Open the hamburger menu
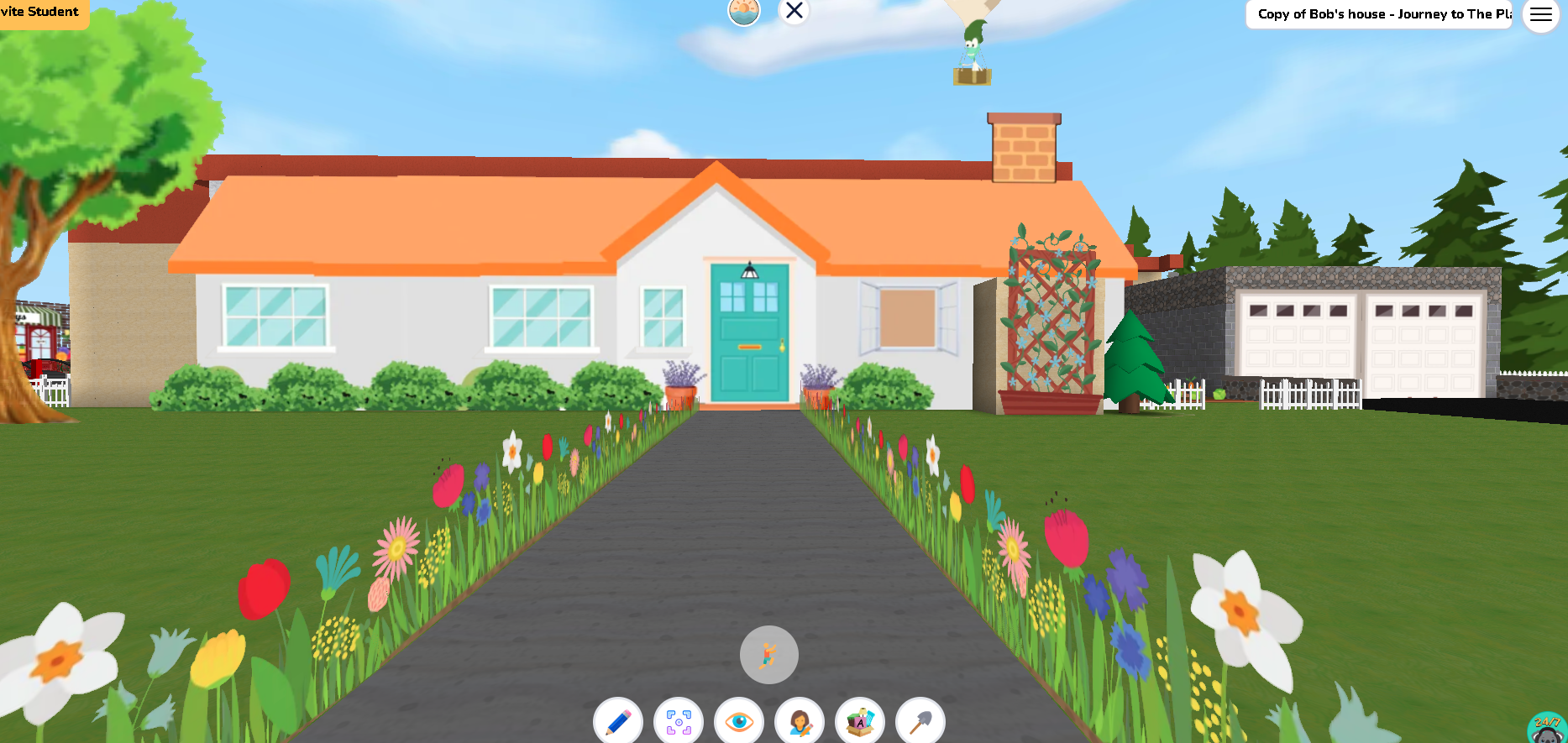This screenshot has width=1568, height=743. click(1540, 14)
